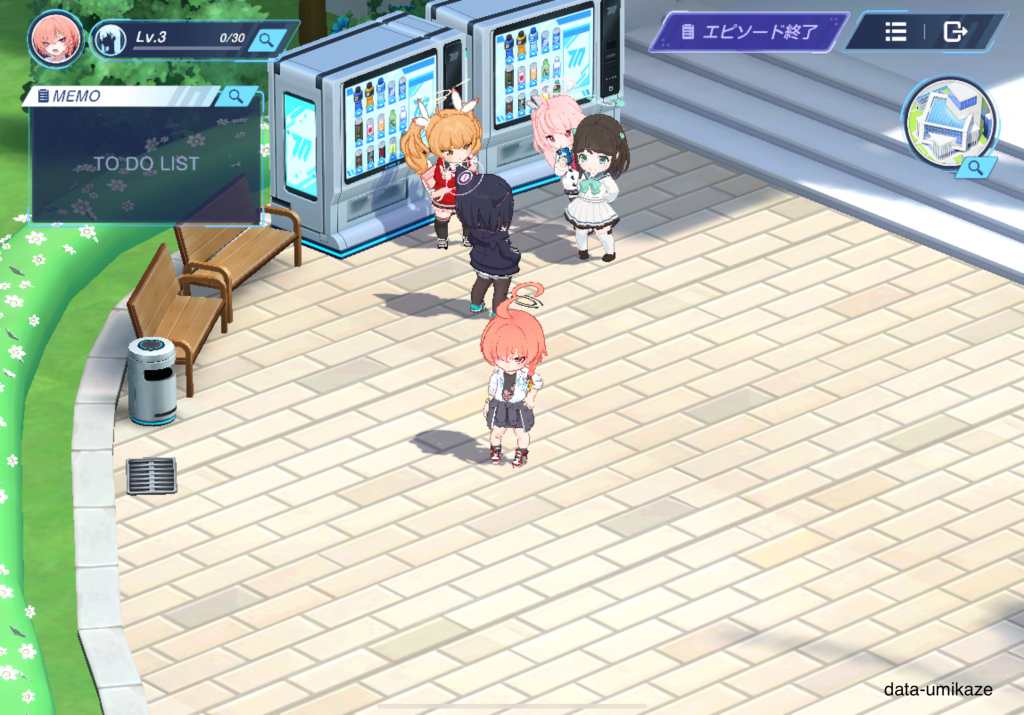1024x715 pixels.
Task: Click the エピソード終了 button
Action: pyautogui.click(x=749, y=32)
